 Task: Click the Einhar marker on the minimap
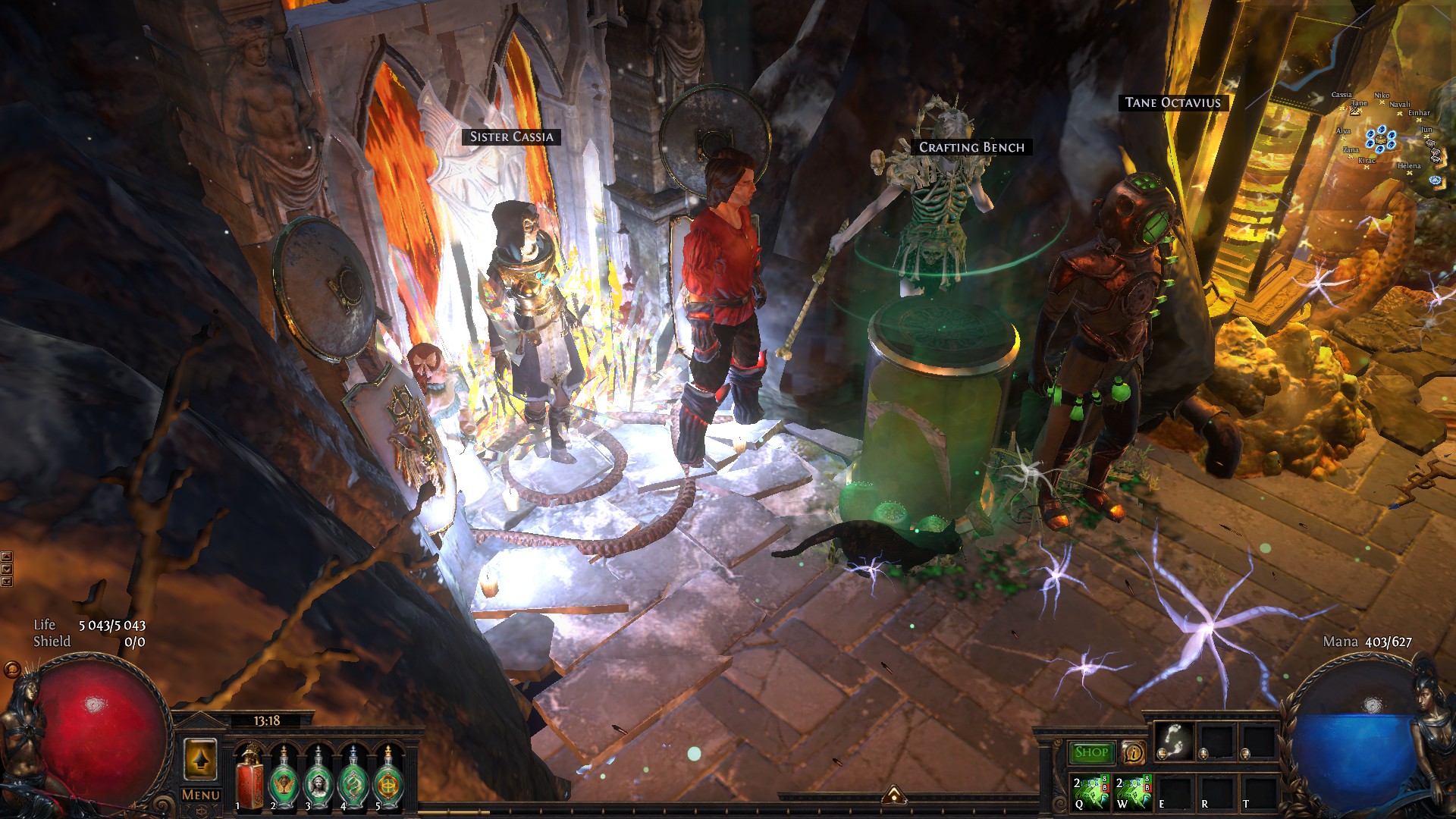point(1419,120)
